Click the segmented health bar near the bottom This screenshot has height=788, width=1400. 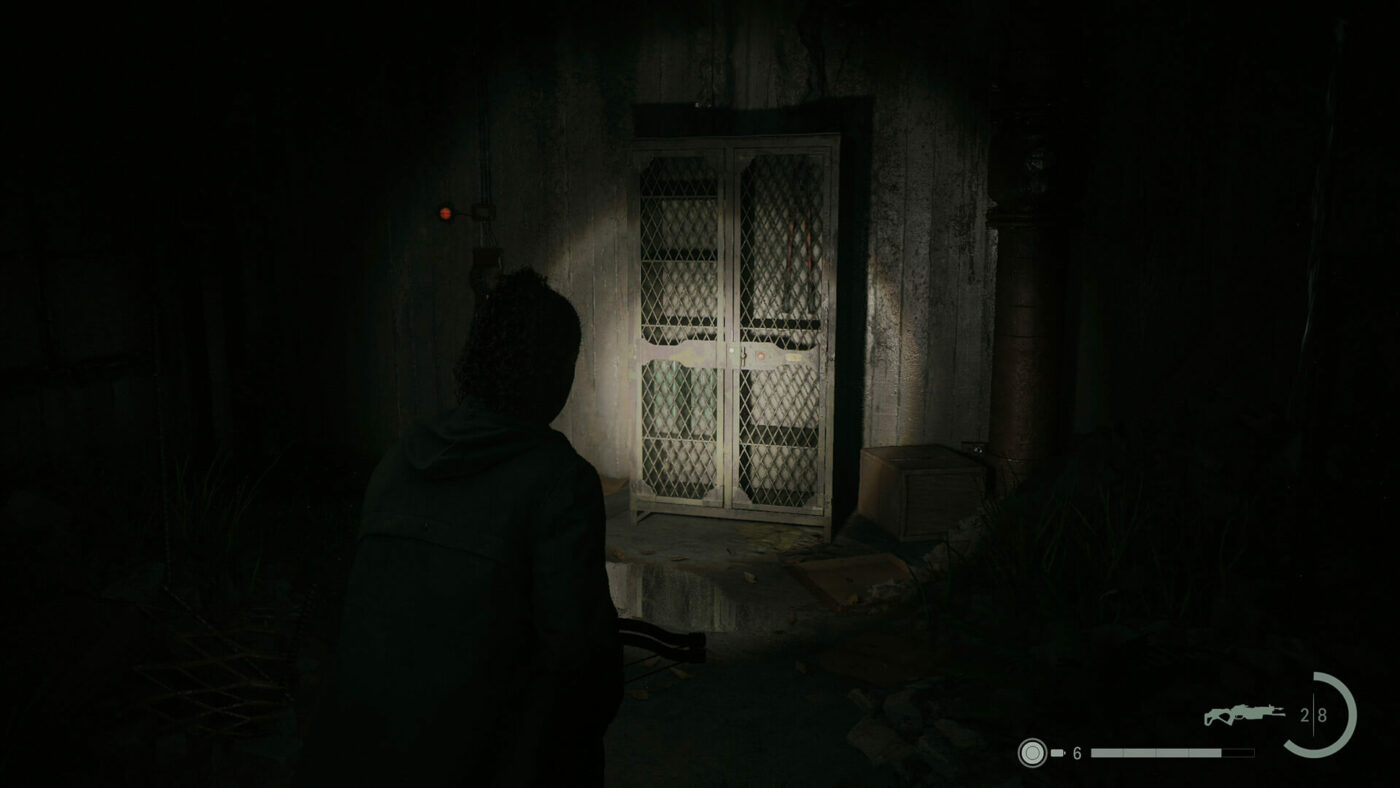pos(1172,752)
